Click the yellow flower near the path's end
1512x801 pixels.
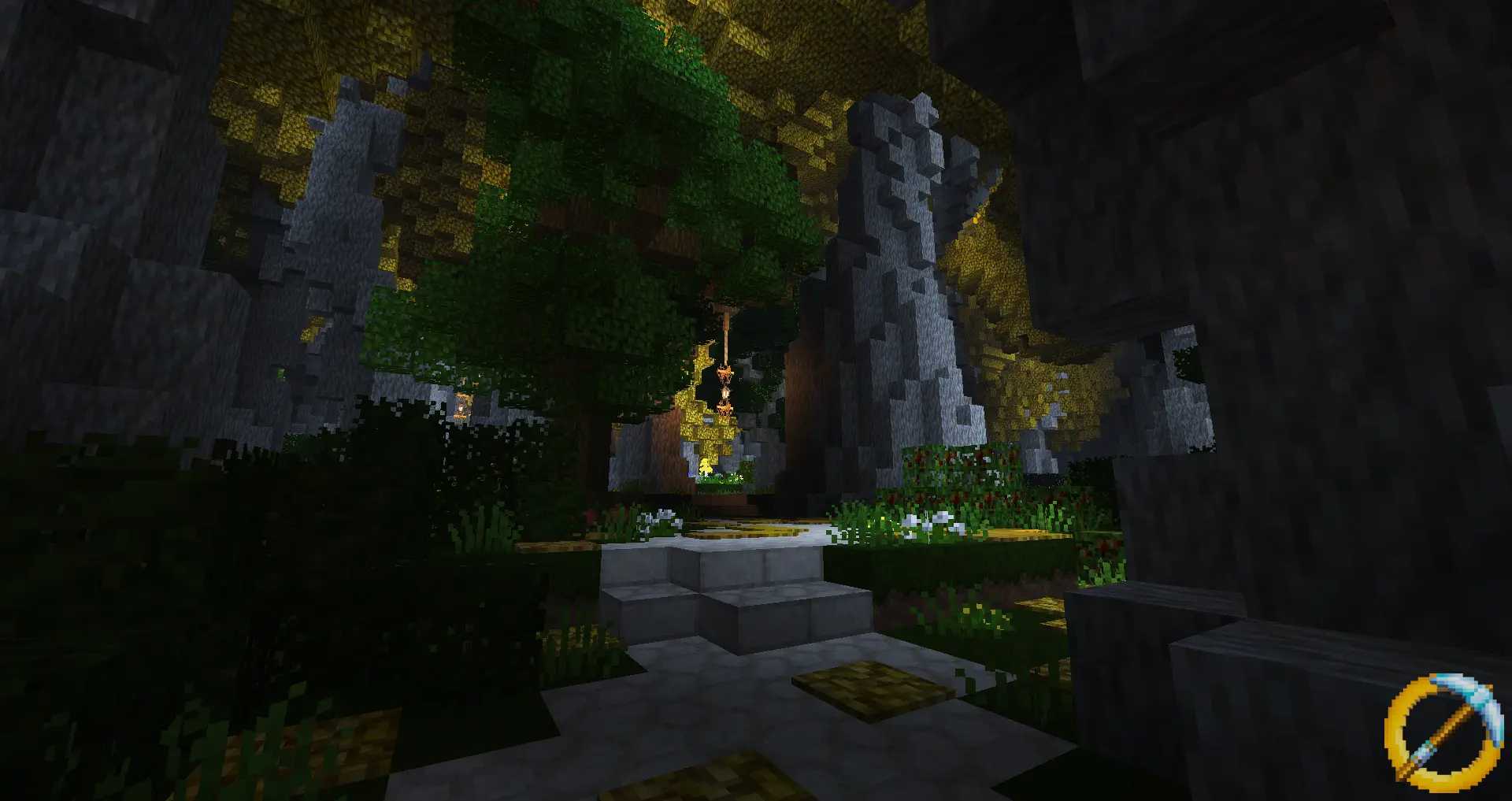click(x=706, y=467)
